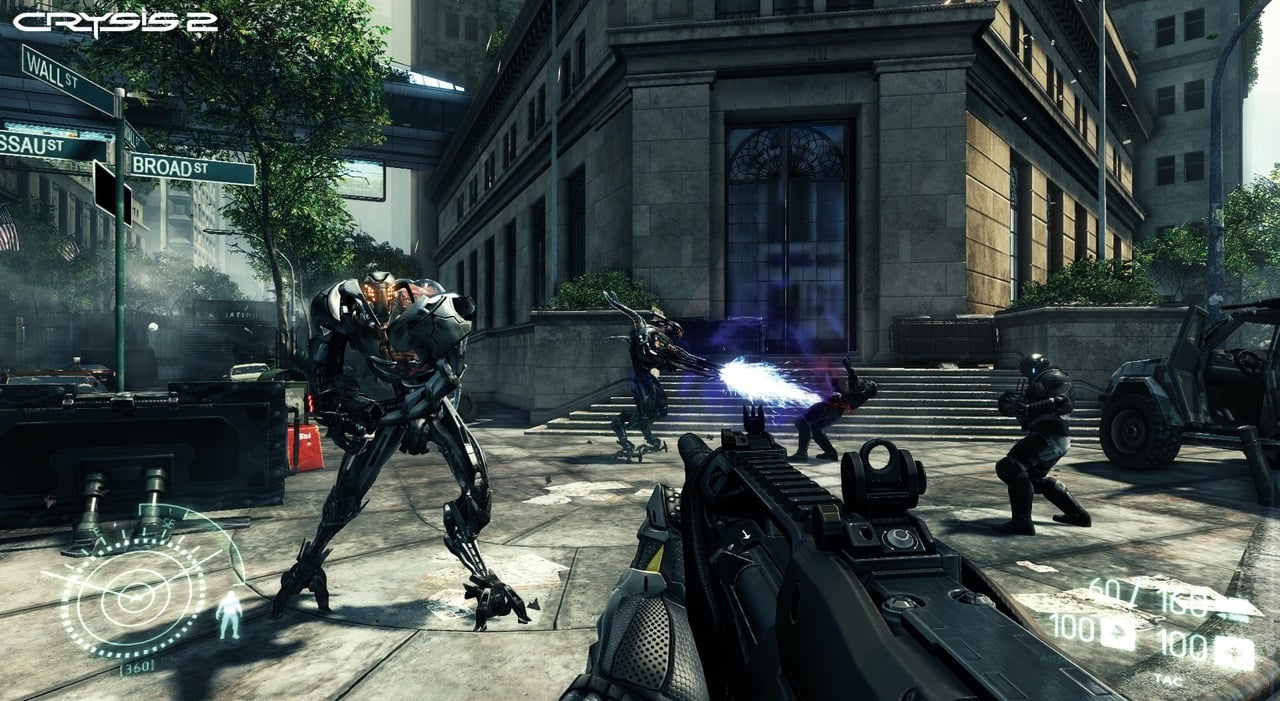Select the nanosuit stance silhouette icon

(x=229, y=614)
